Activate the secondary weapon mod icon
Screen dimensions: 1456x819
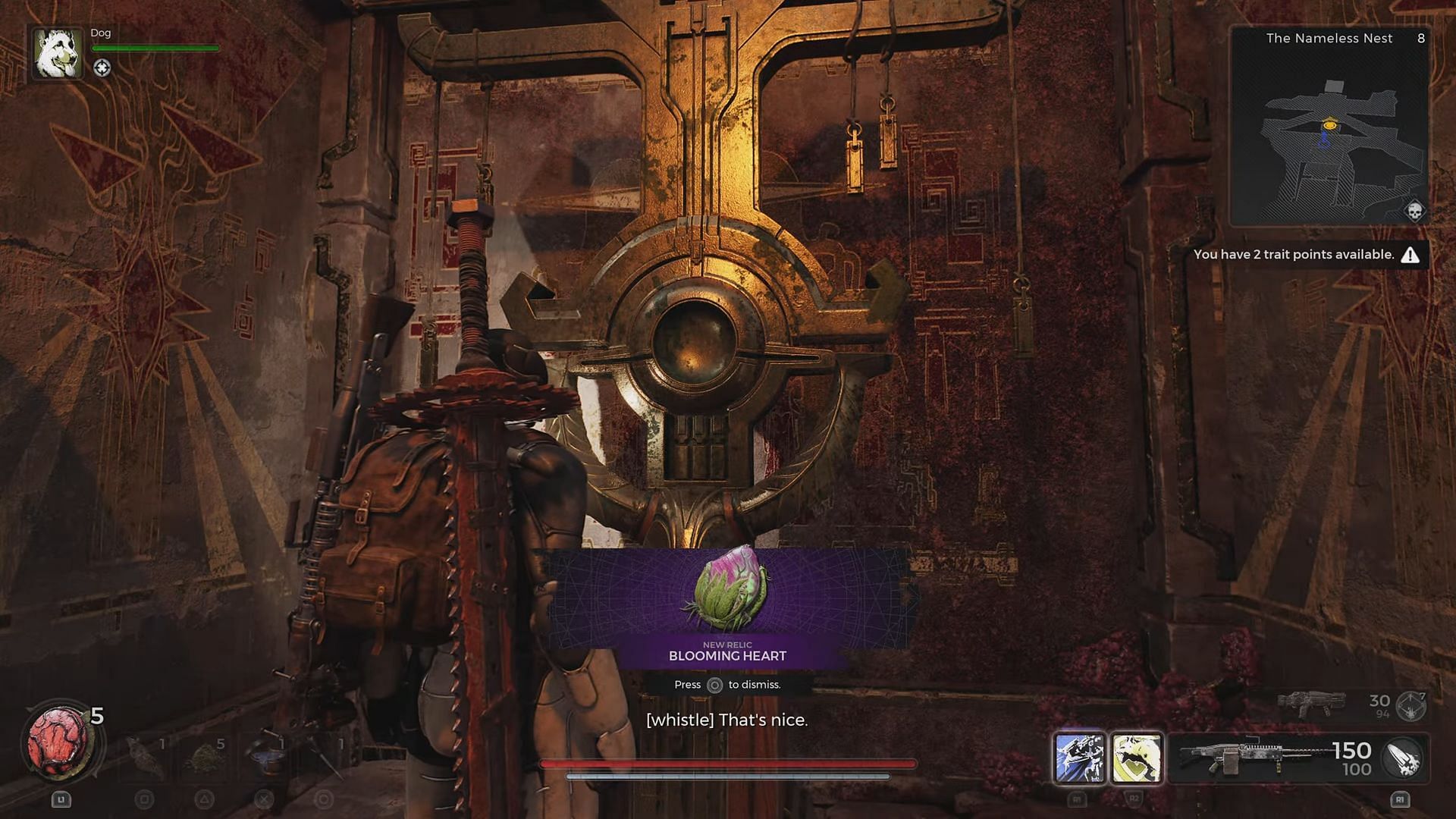(x=1411, y=706)
